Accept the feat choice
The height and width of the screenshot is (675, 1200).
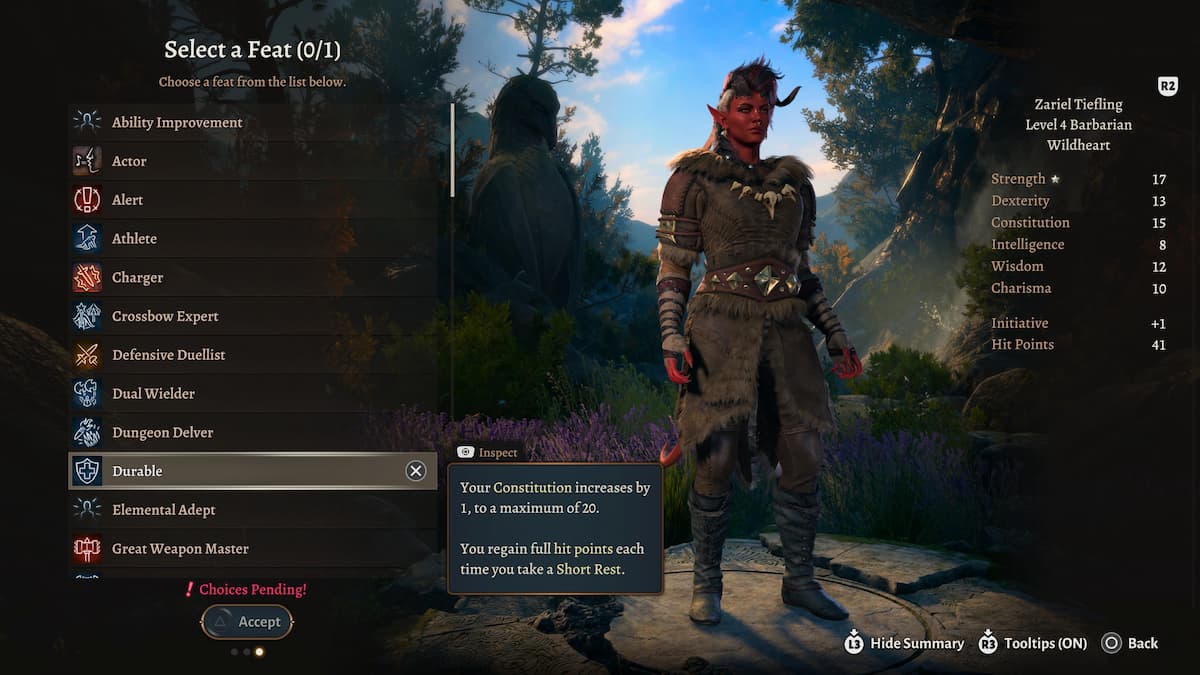tap(247, 622)
